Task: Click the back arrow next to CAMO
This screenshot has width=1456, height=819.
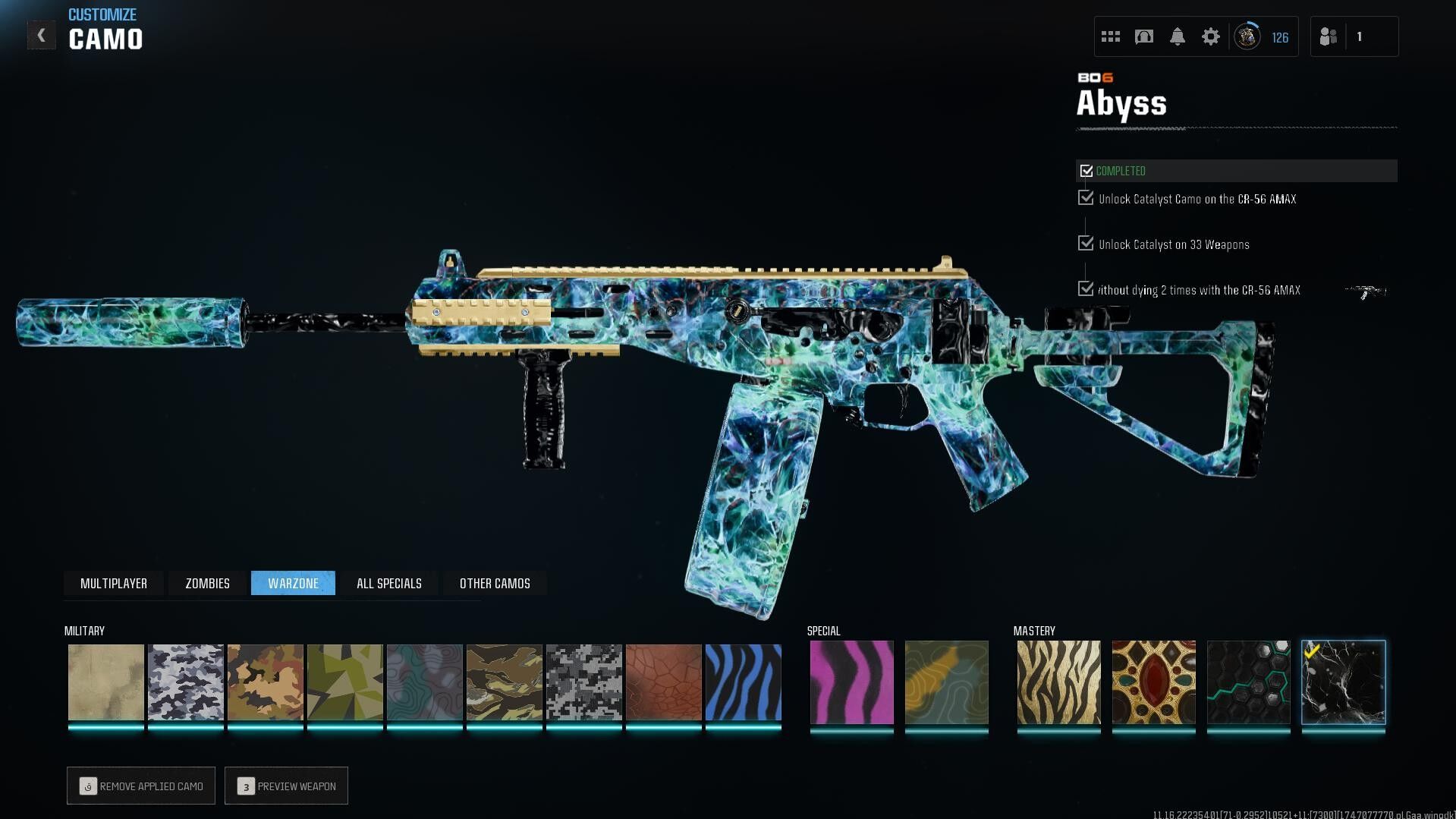Action: [x=42, y=33]
